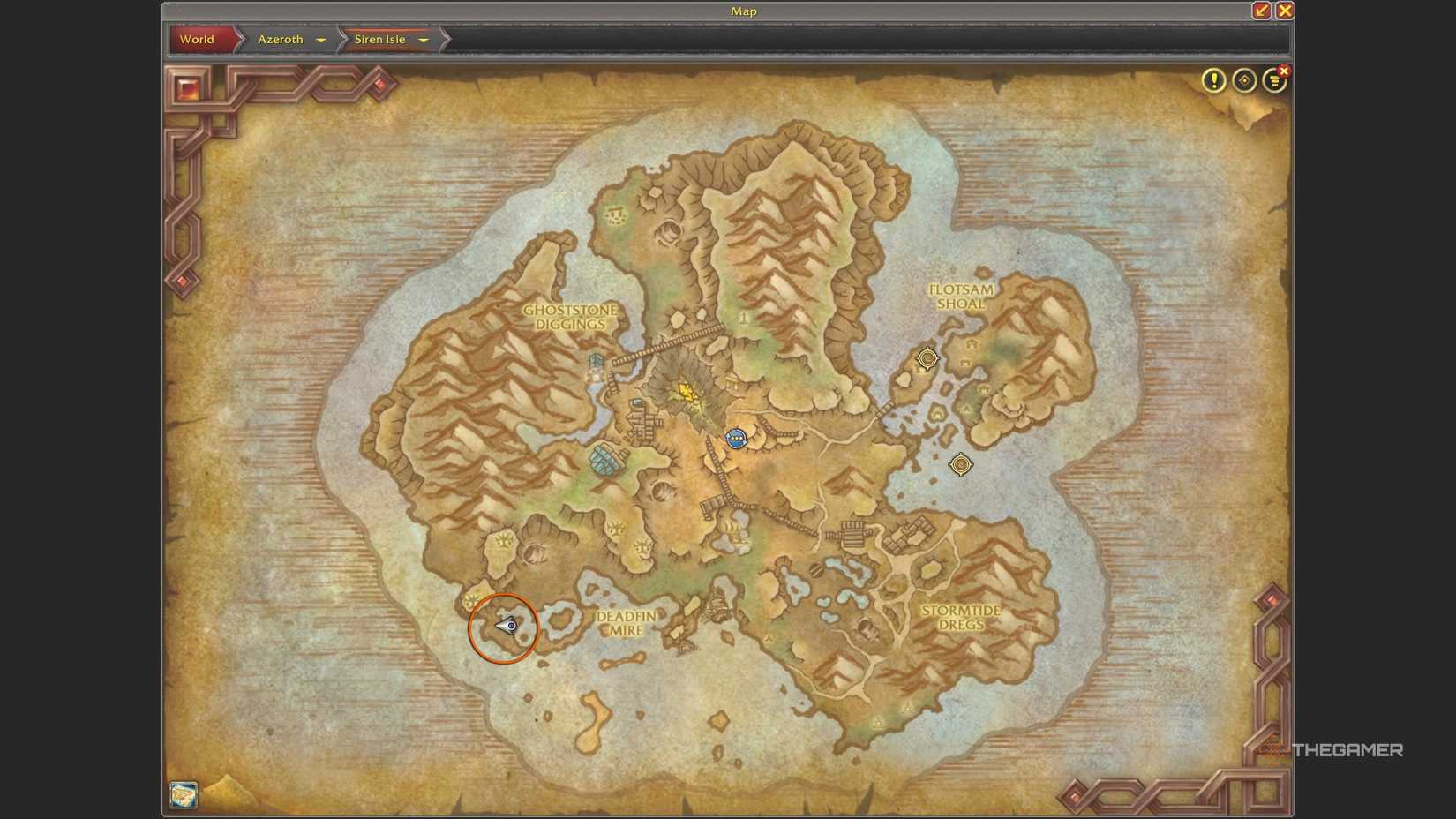
Task: Click the Stormtide Dregs region on the map
Action: [961, 618]
